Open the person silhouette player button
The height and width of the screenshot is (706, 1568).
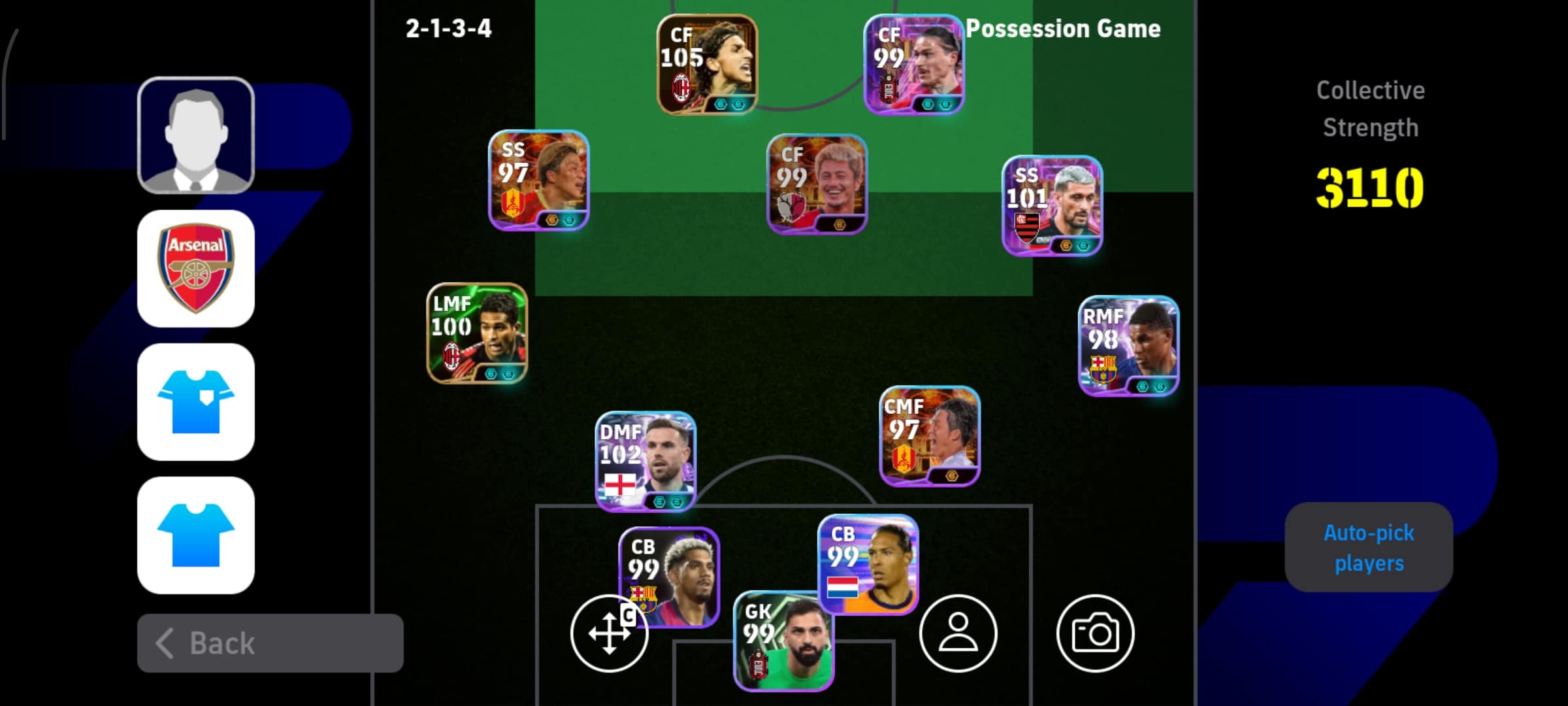coord(958,633)
